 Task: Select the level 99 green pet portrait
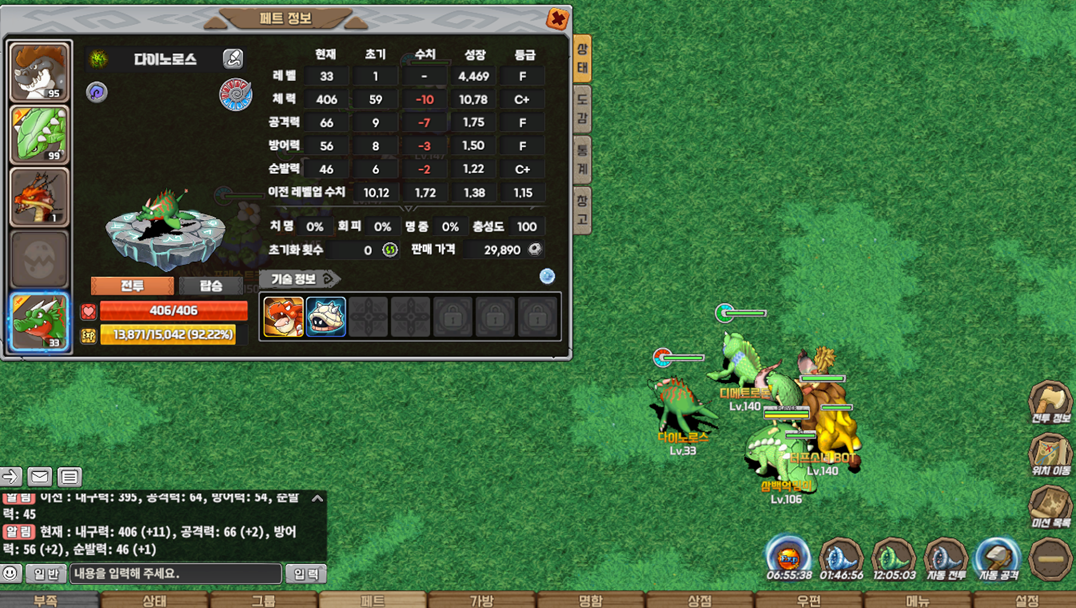[40, 134]
